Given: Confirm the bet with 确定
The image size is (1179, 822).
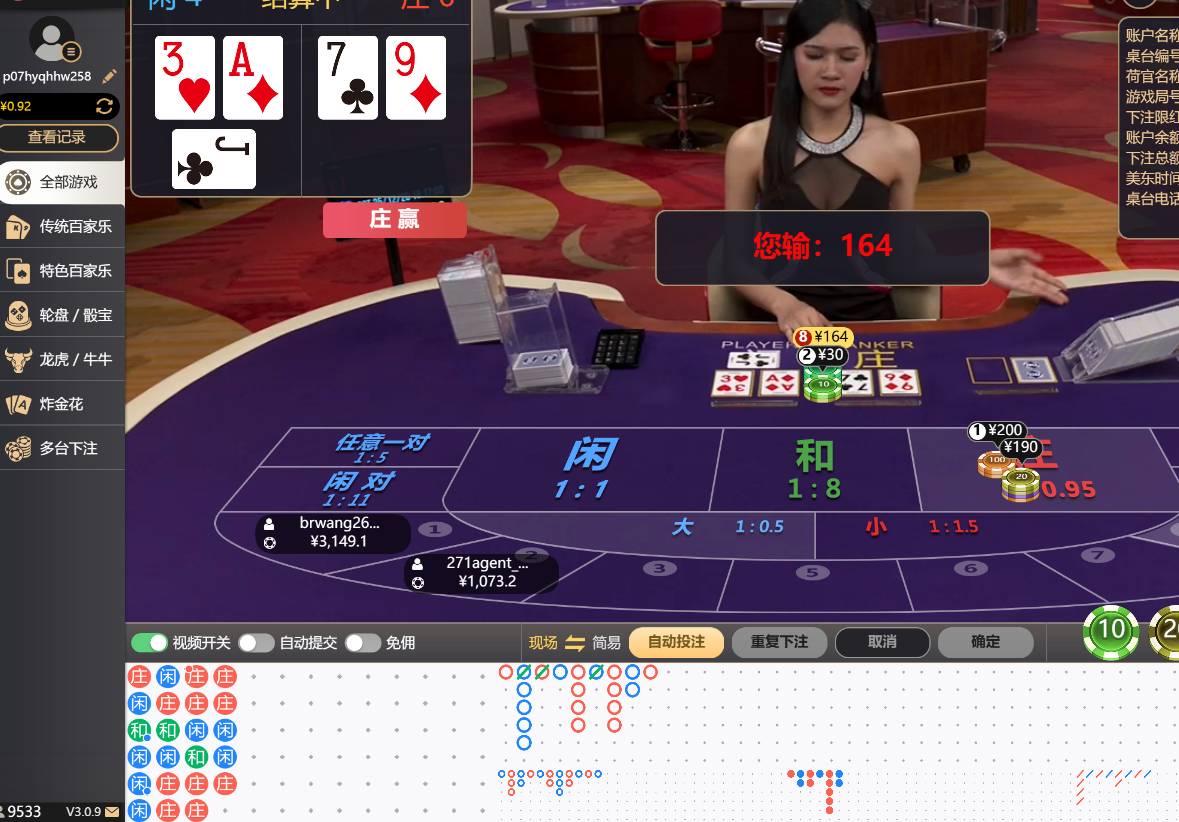Looking at the screenshot, I should 985,642.
